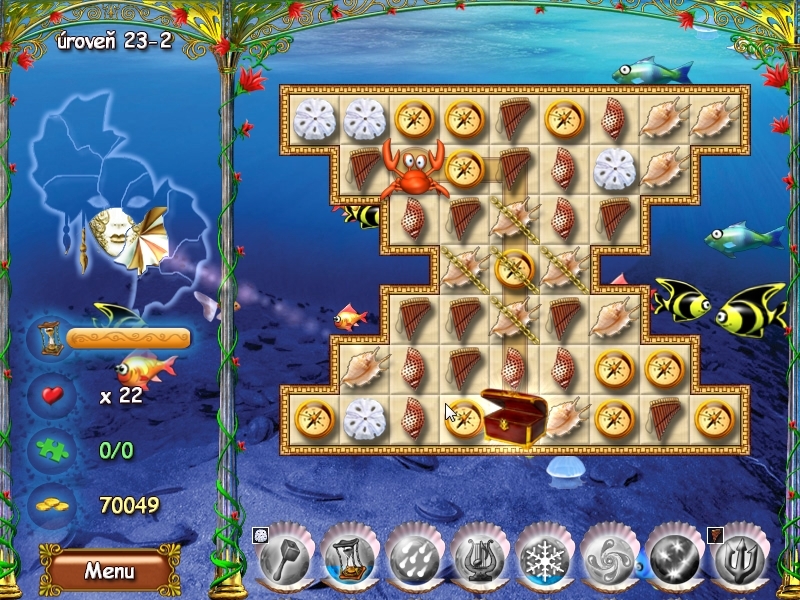800x600 pixels.
Task: Select the chained compass tile
Action: pos(515,268)
